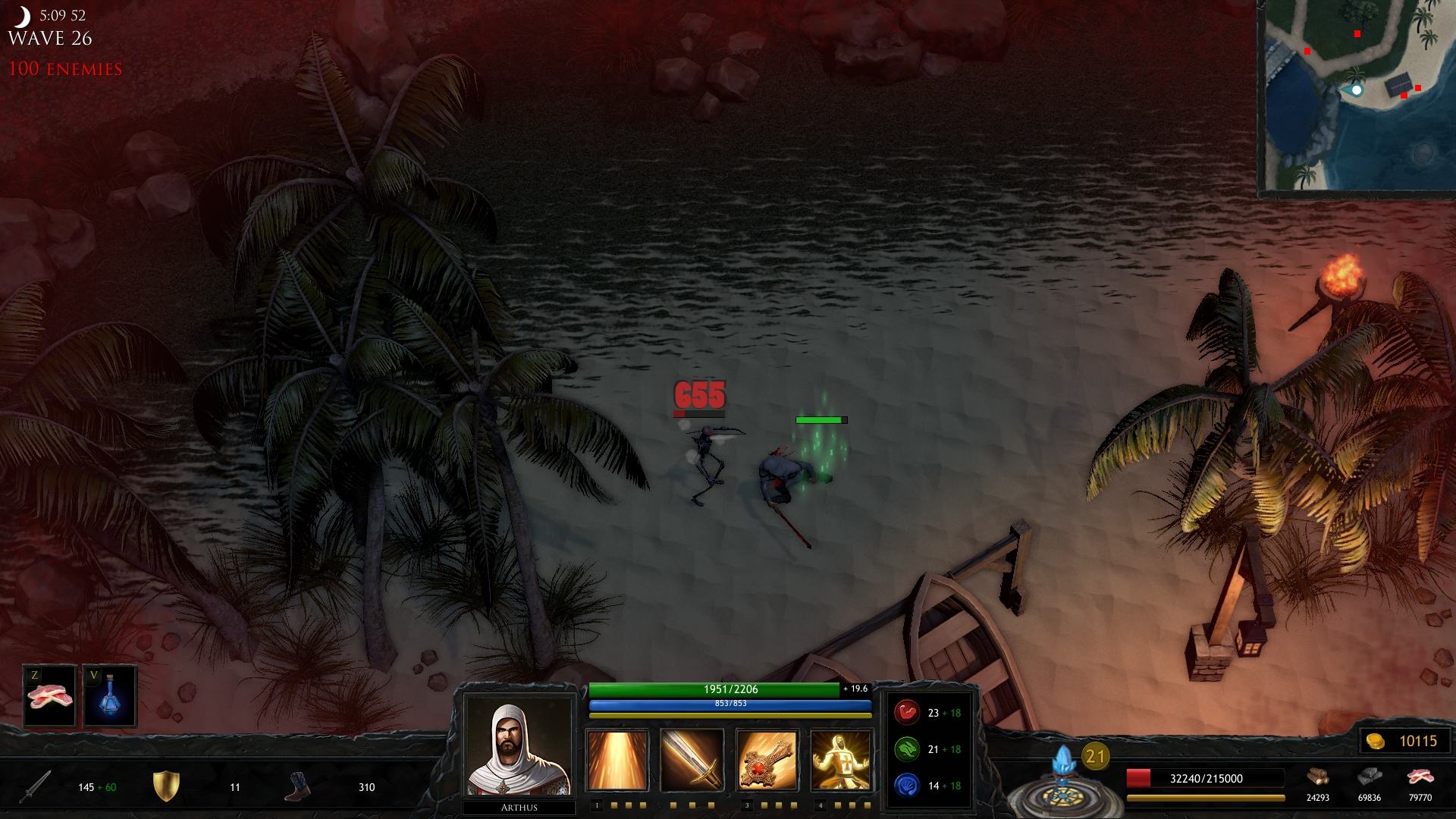
Task: Activate the light beam ability
Action: tap(617, 760)
